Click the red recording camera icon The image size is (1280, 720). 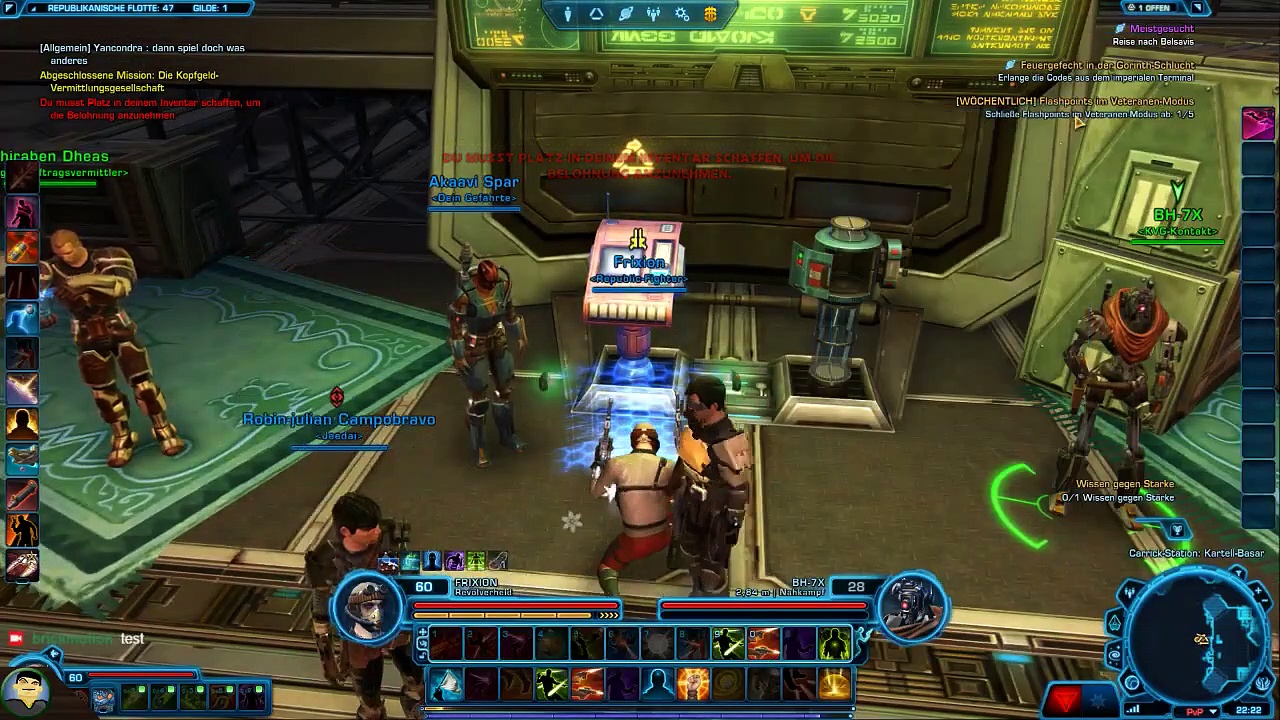[x=15, y=638]
